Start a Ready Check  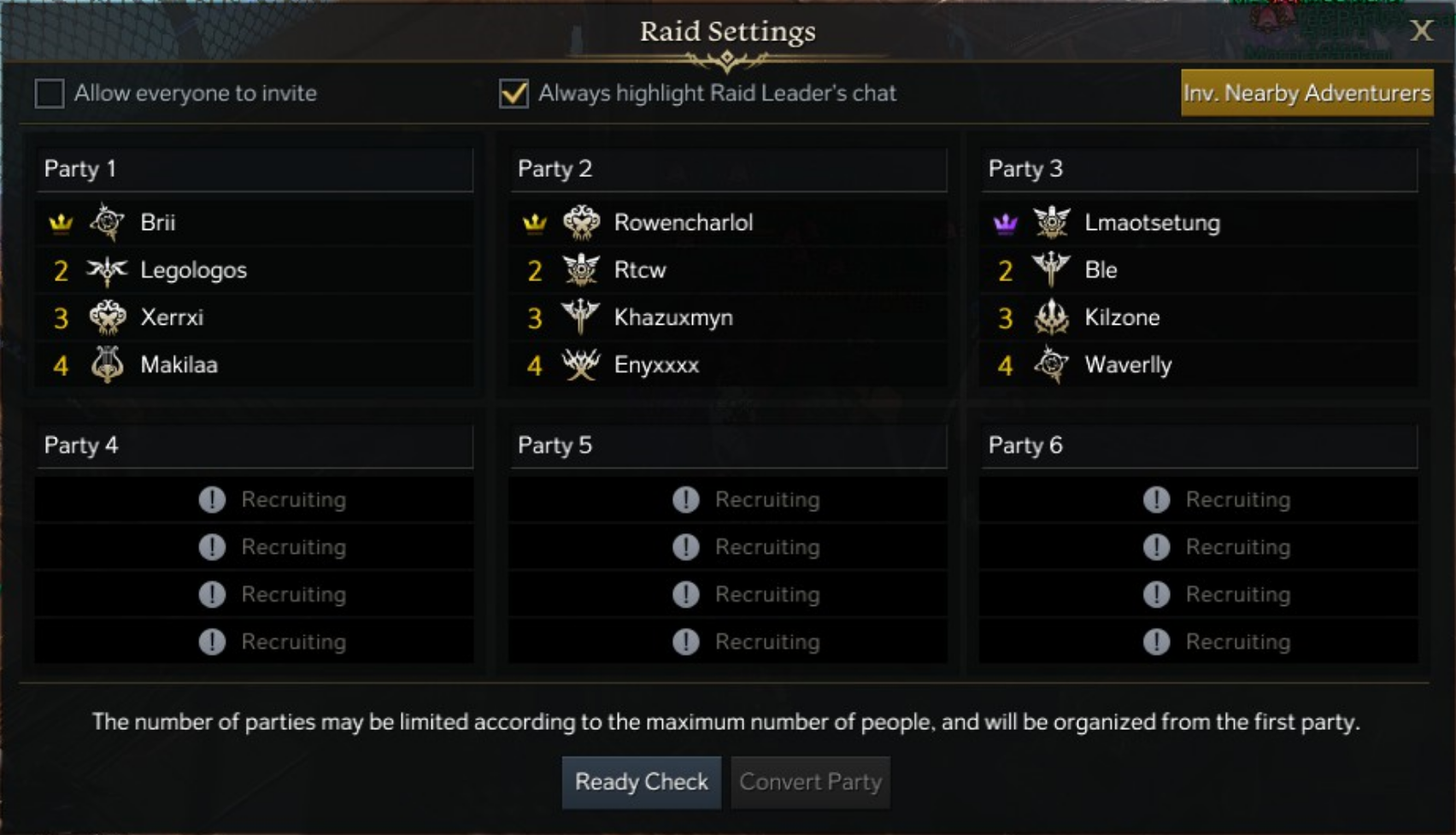coord(641,782)
